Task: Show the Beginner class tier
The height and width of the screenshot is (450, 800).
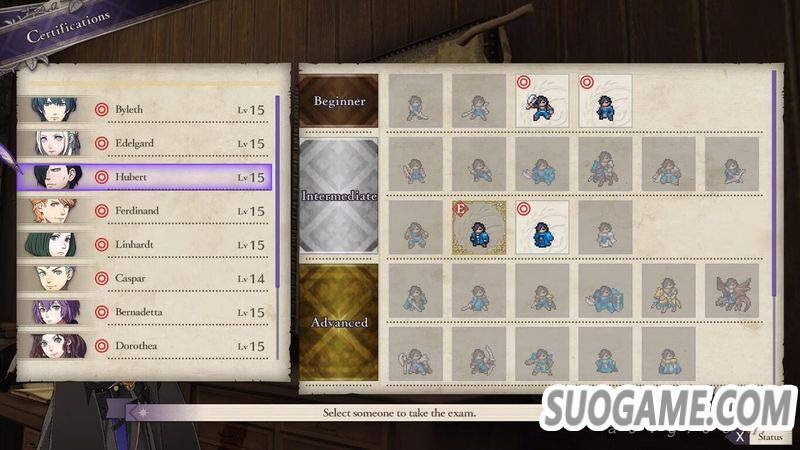Action: point(340,101)
